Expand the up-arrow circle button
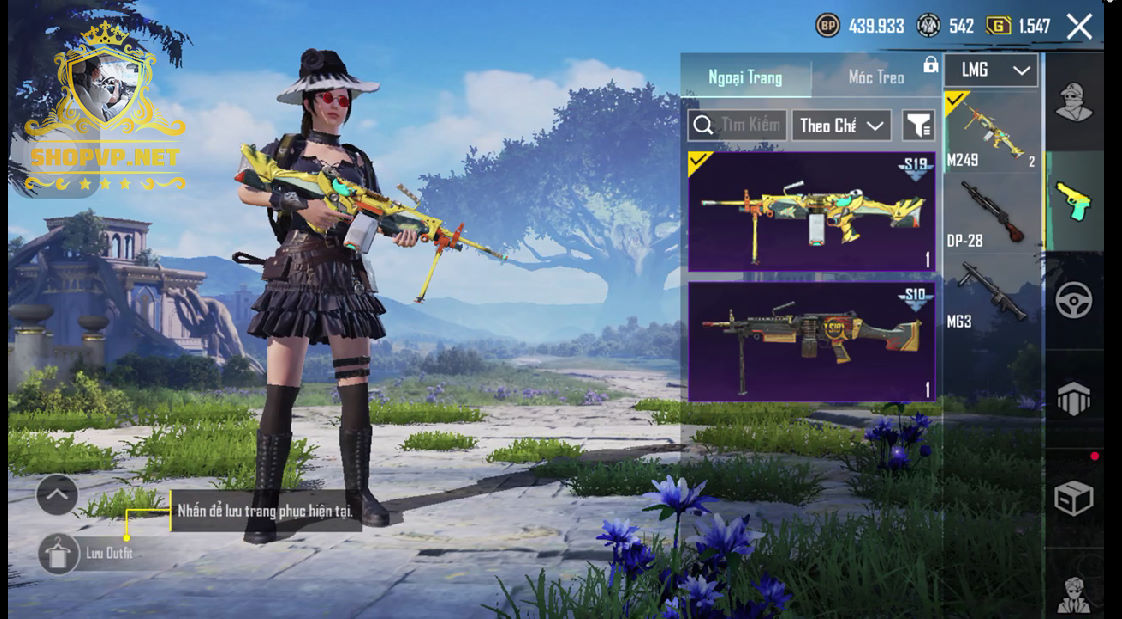 click(57, 494)
